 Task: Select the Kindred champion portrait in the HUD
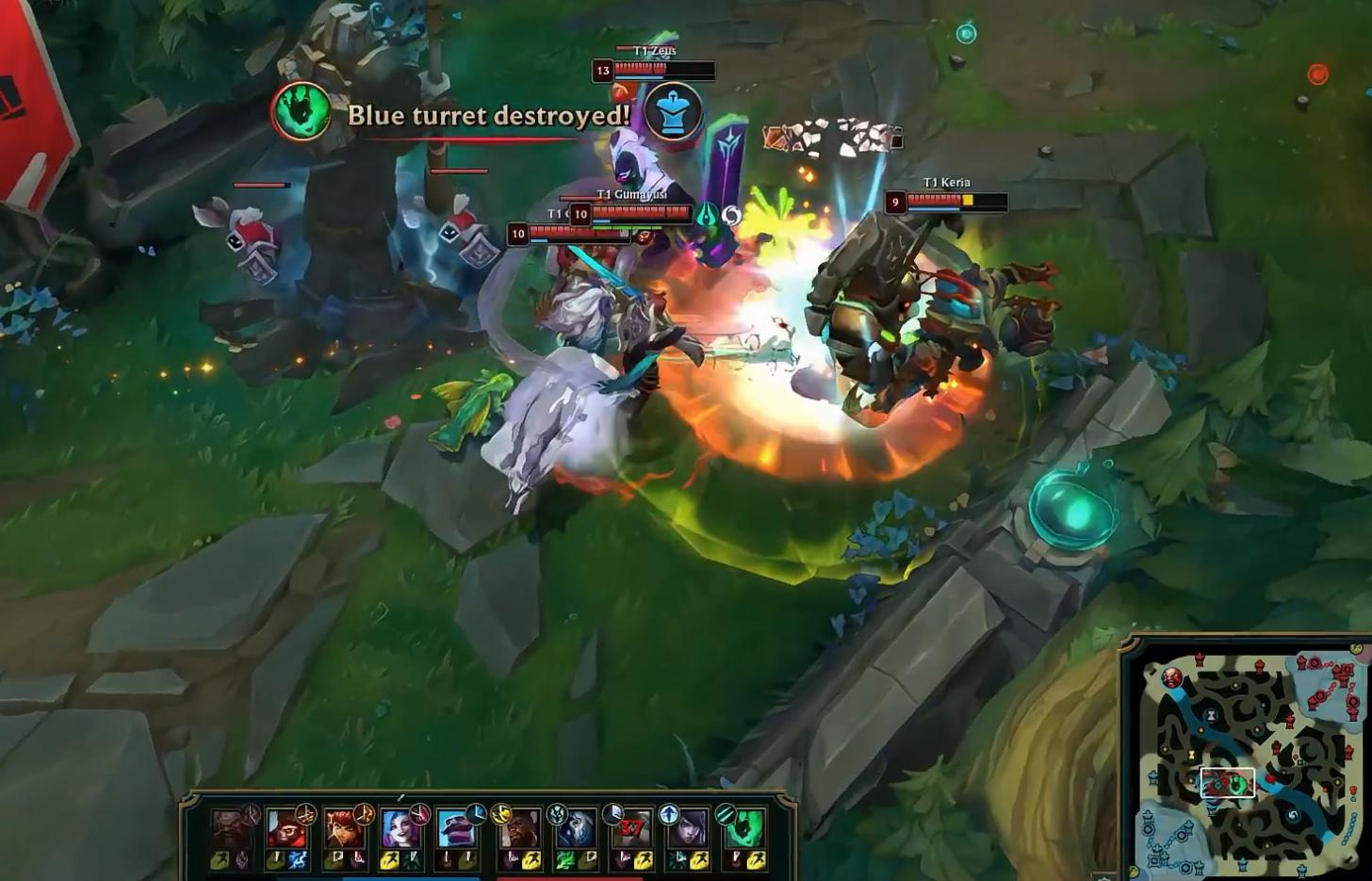[577, 829]
